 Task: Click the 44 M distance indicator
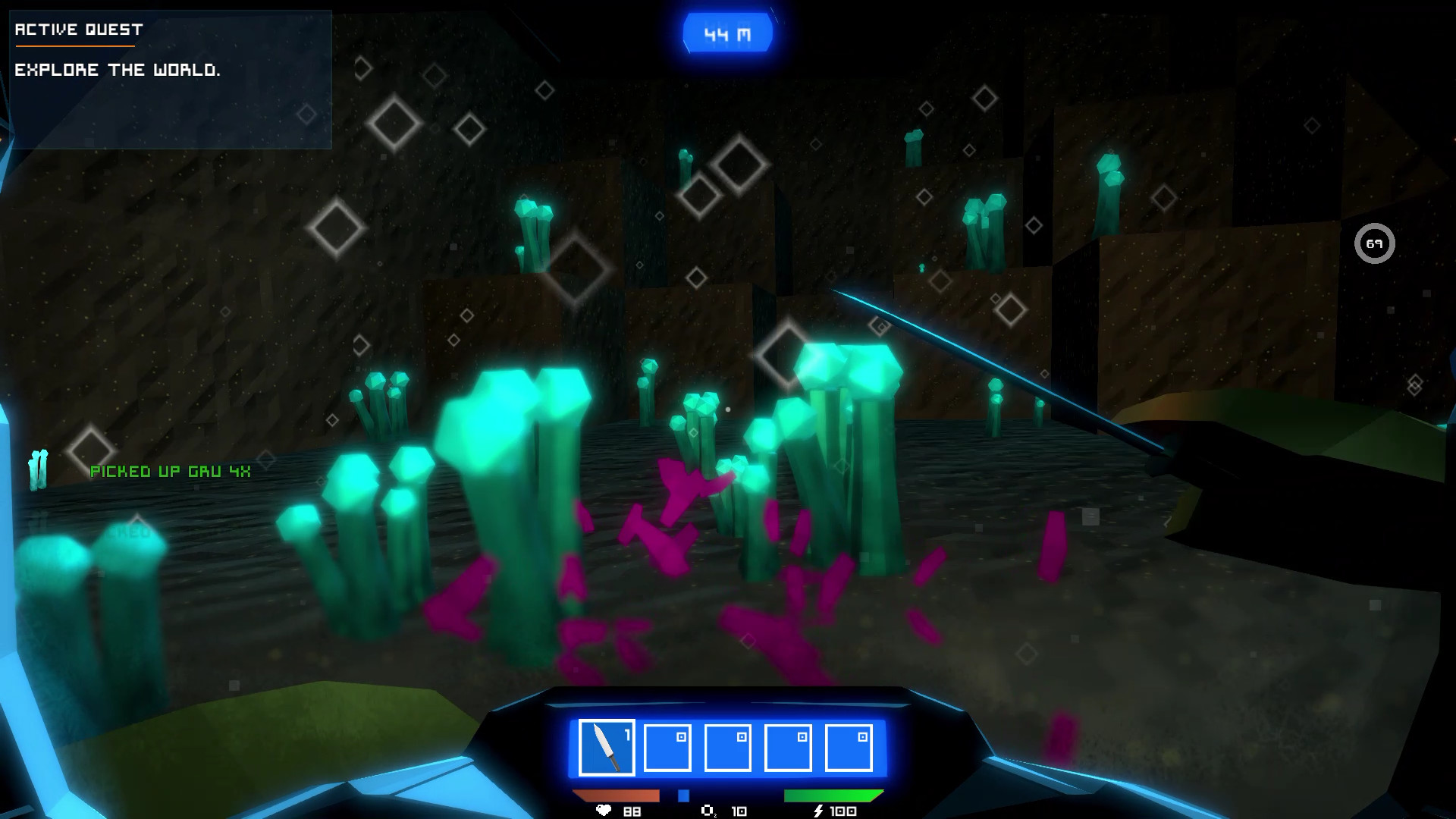pos(727,32)
